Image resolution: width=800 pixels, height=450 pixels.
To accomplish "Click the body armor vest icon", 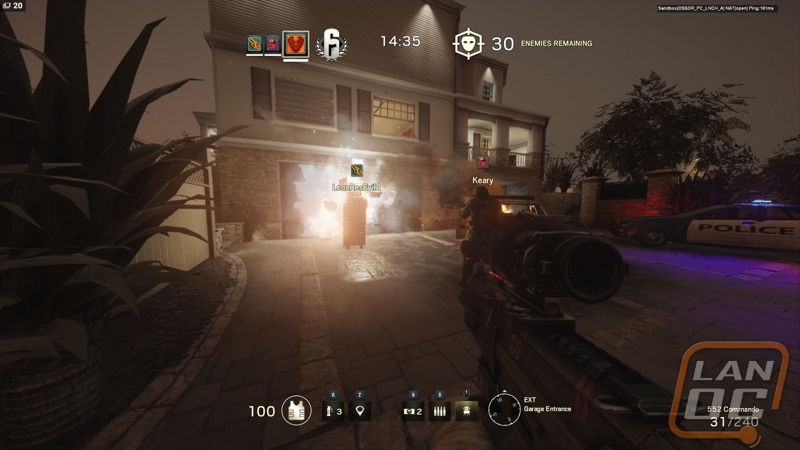I will coord(296,410).
